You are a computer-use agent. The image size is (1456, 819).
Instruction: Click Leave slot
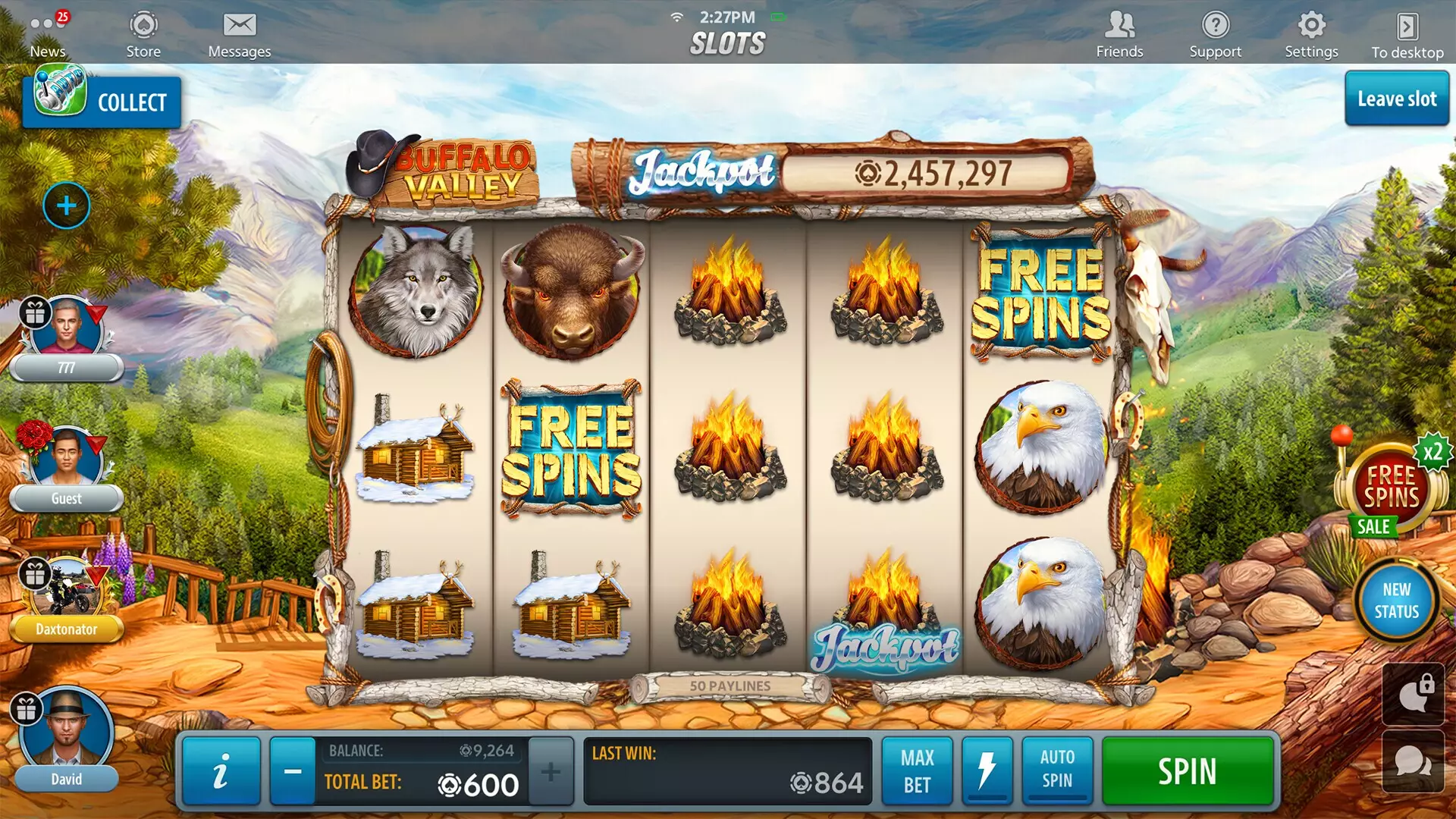1396,99
